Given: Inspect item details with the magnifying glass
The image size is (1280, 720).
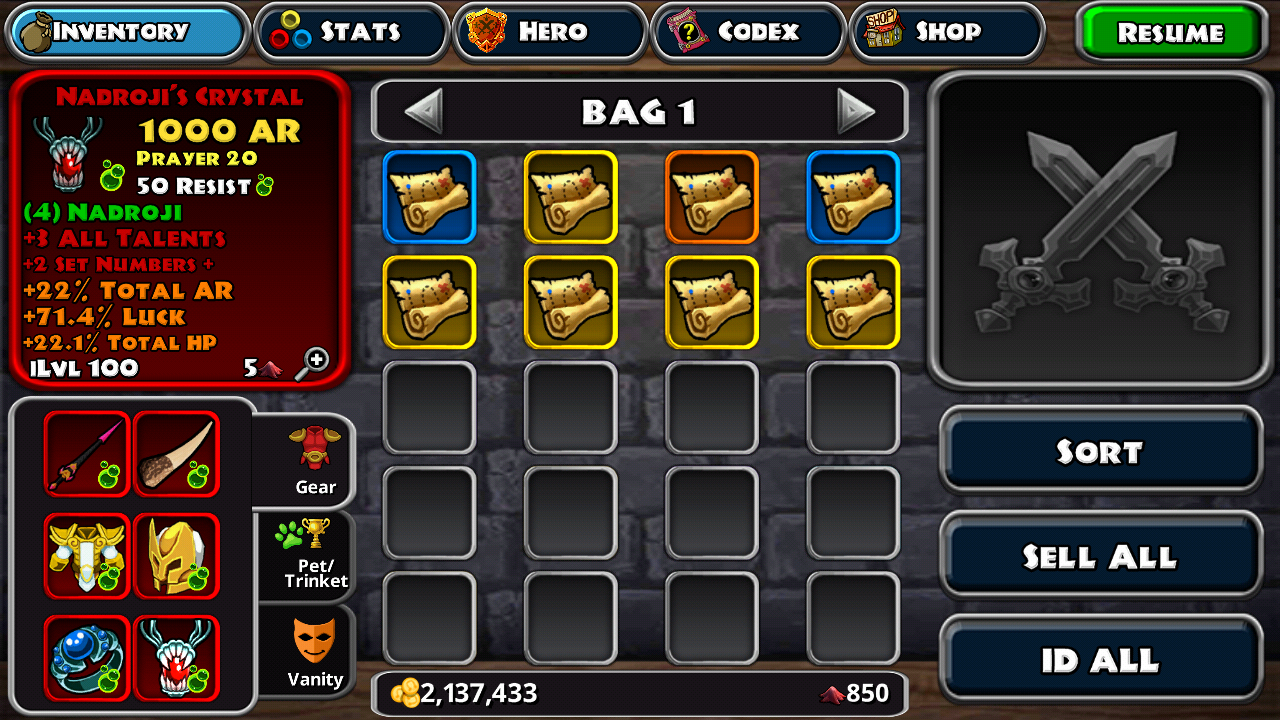Looking at the screenshot, I should [315, 362].
